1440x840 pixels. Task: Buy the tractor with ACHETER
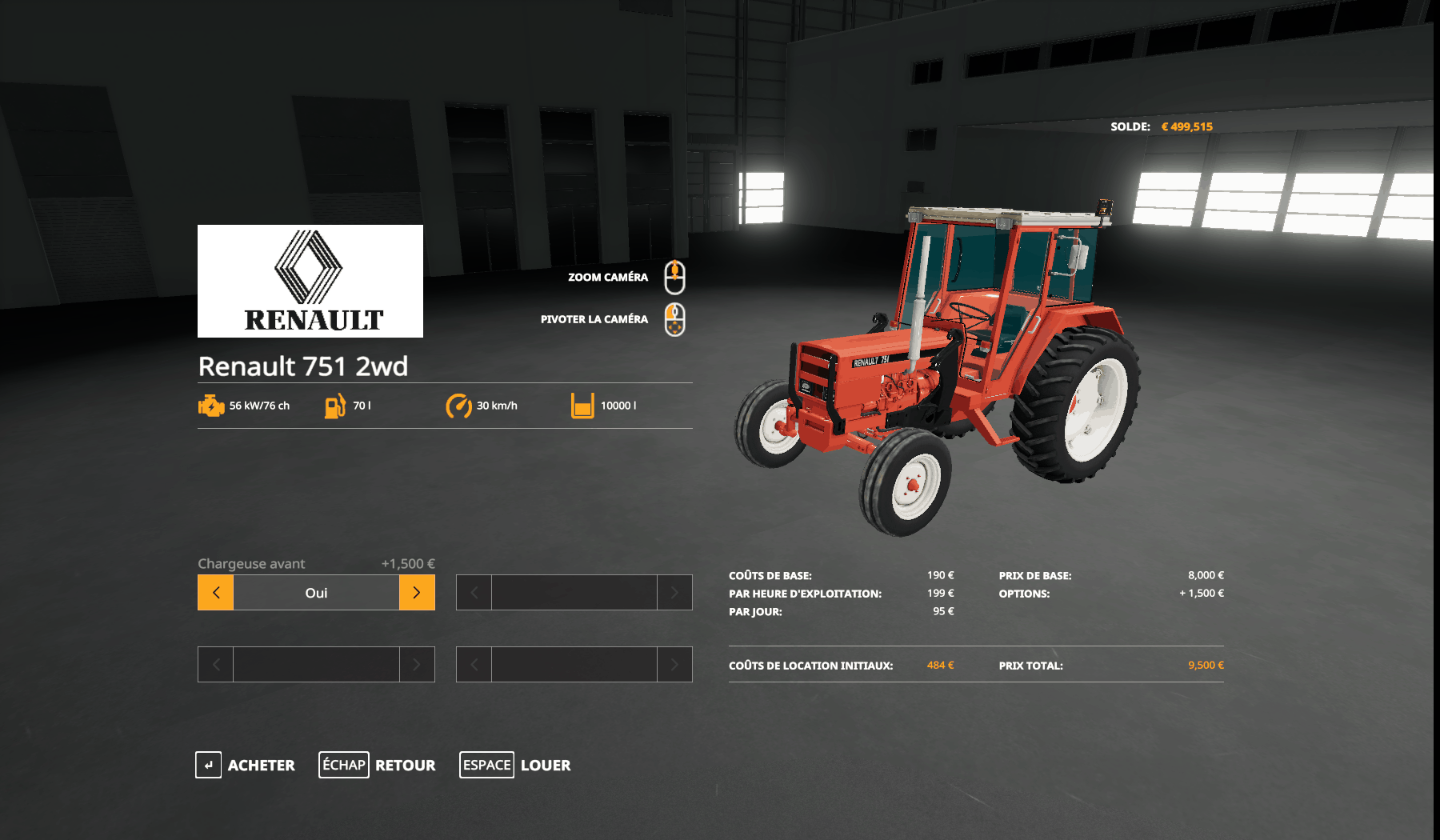pos(246,765)
